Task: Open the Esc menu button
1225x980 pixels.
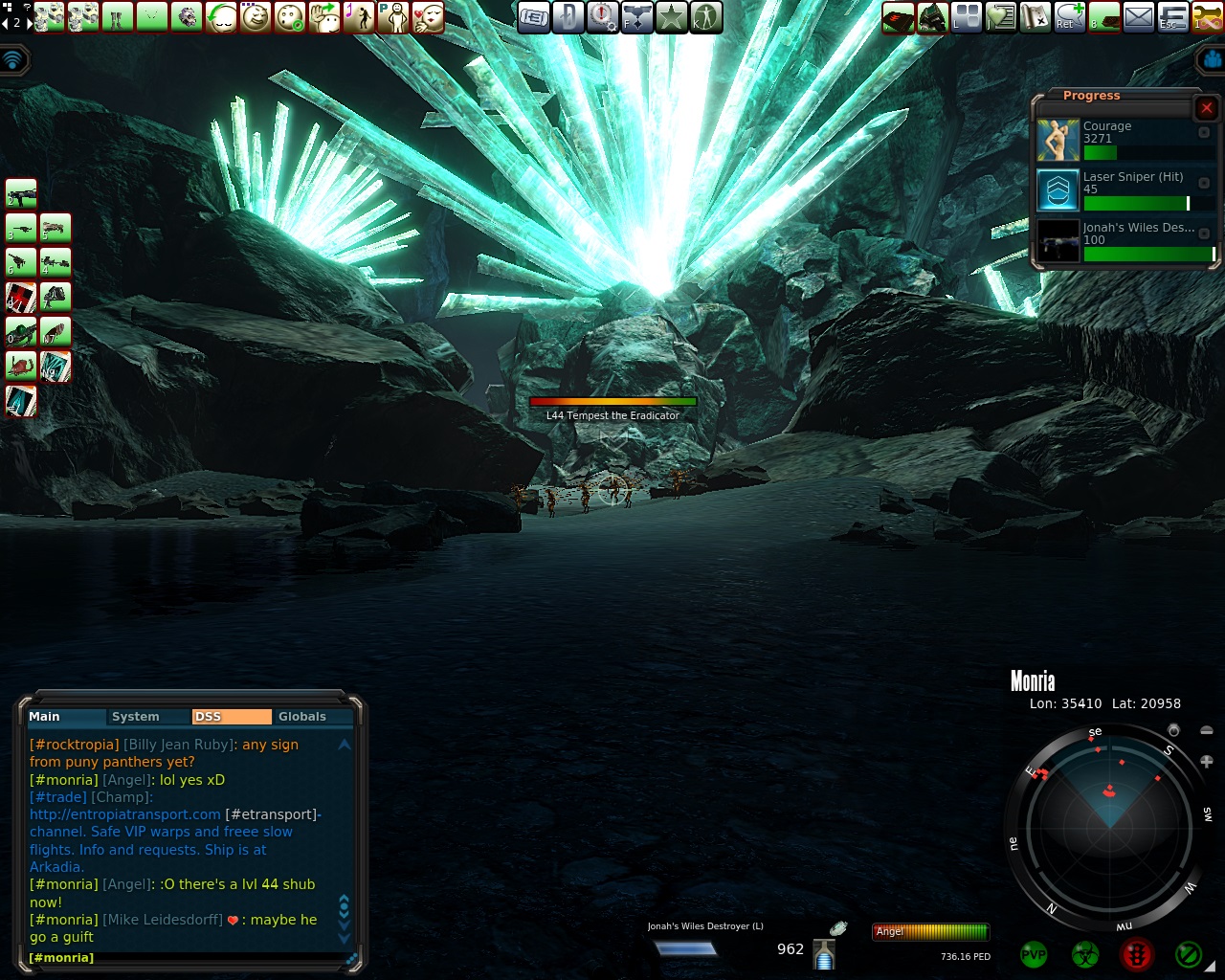Action: [1172, 17]
